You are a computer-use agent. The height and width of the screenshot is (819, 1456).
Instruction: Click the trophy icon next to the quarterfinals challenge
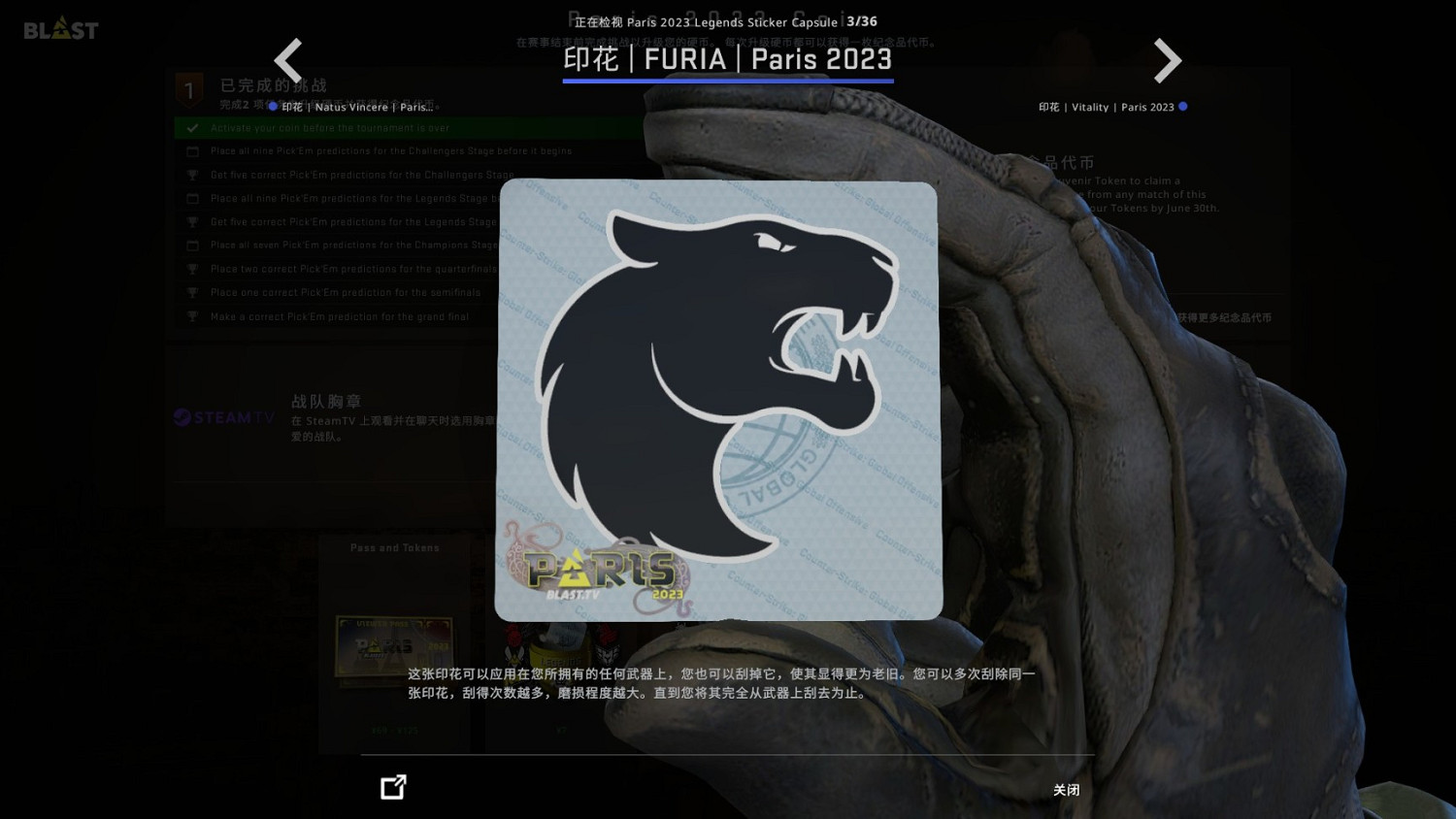pyautogui.click(x=192, y=269)
